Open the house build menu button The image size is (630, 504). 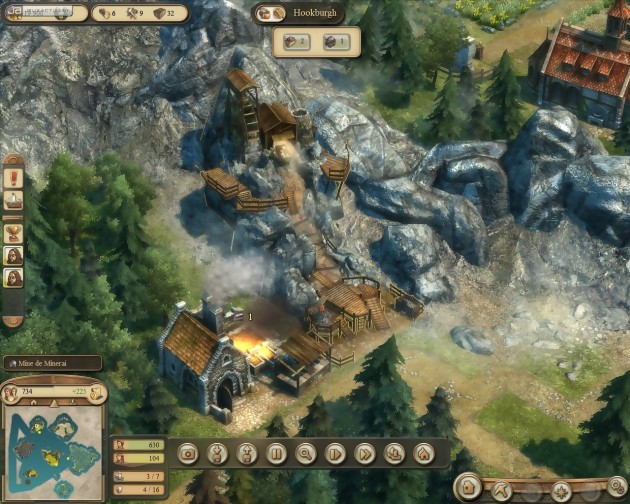tap(423, 453)
